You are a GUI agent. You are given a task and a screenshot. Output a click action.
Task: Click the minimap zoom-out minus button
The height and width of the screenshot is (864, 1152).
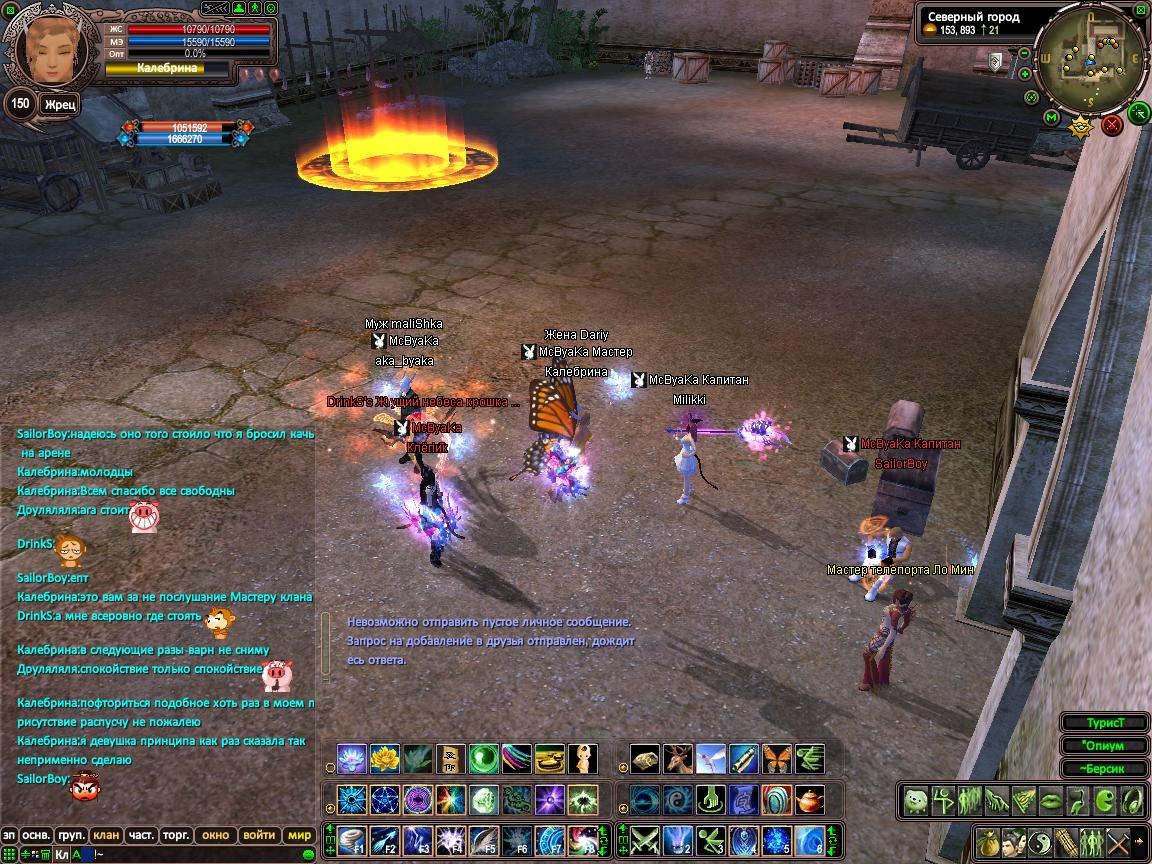pos(1024,51)
